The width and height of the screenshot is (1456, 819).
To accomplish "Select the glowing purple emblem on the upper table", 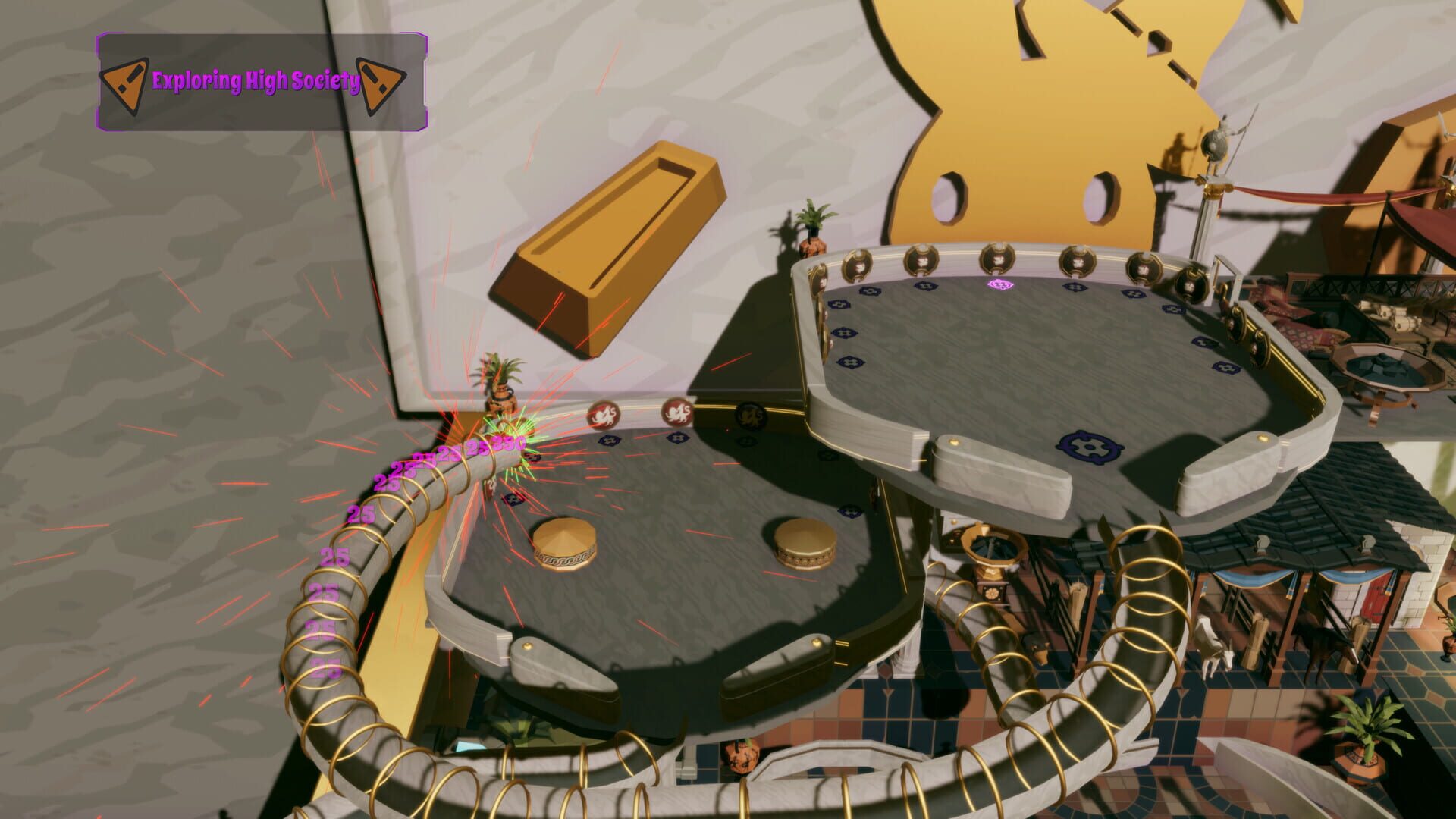I will pos(1000,283).
